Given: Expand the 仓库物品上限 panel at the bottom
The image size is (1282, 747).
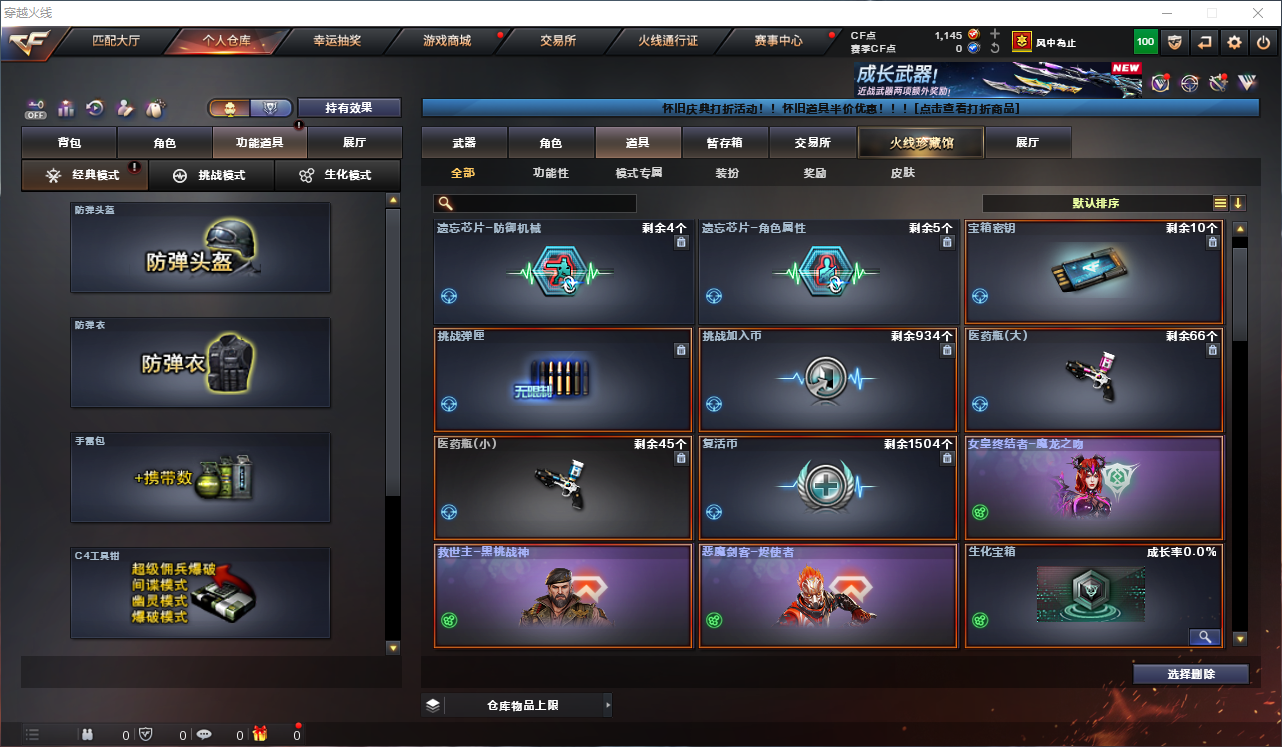Looking at the screenshot, I should [x=527, y=705].
